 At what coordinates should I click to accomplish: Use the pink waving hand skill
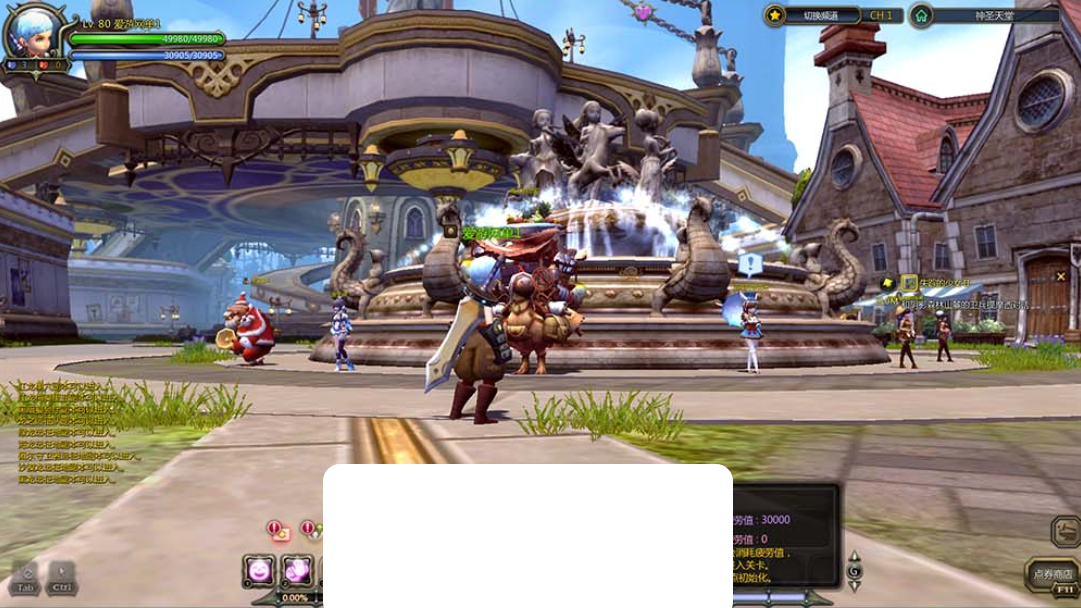click(297, 570)
